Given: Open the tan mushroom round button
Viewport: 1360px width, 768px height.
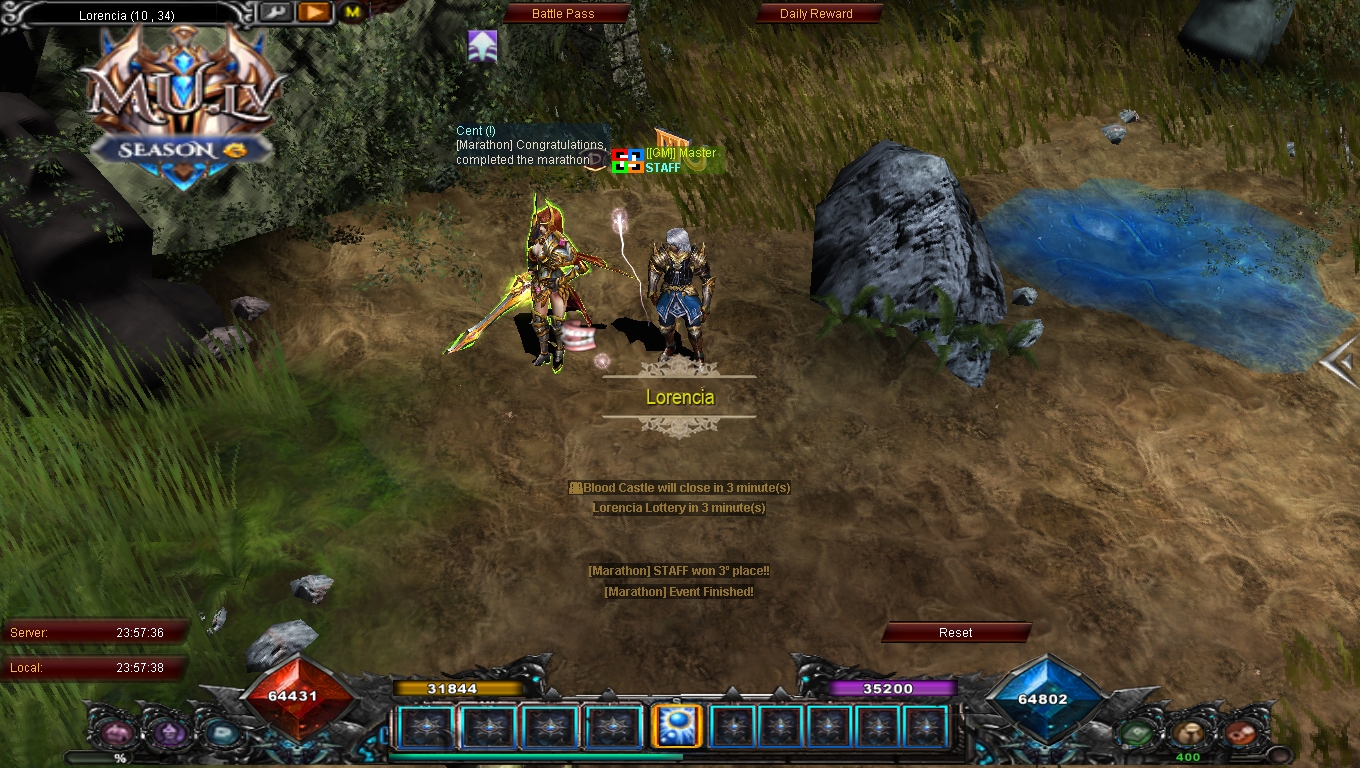Looking at the screenshot, I should point(1188,734).
